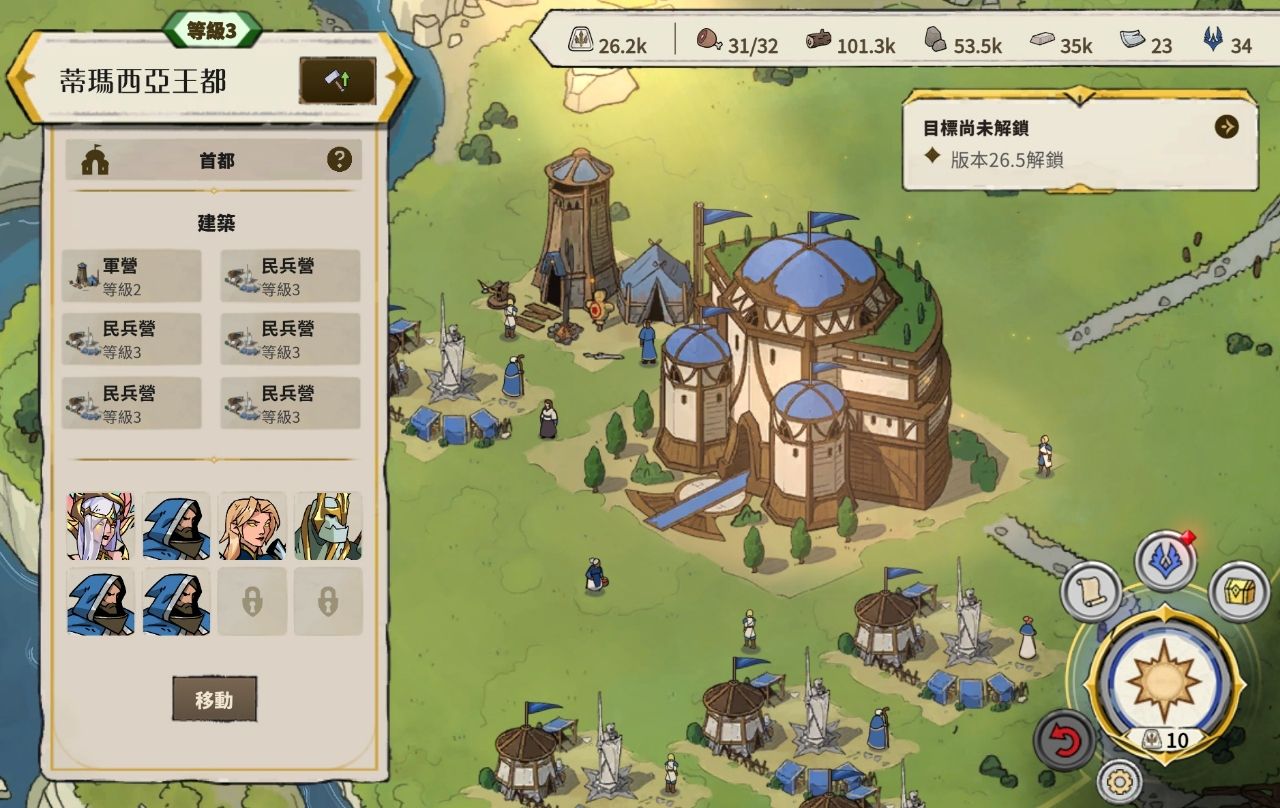Select the white-haired elf hero portrait
Image resolution: width=1280 pixels, height=808 pixels.
pos(100,526)
